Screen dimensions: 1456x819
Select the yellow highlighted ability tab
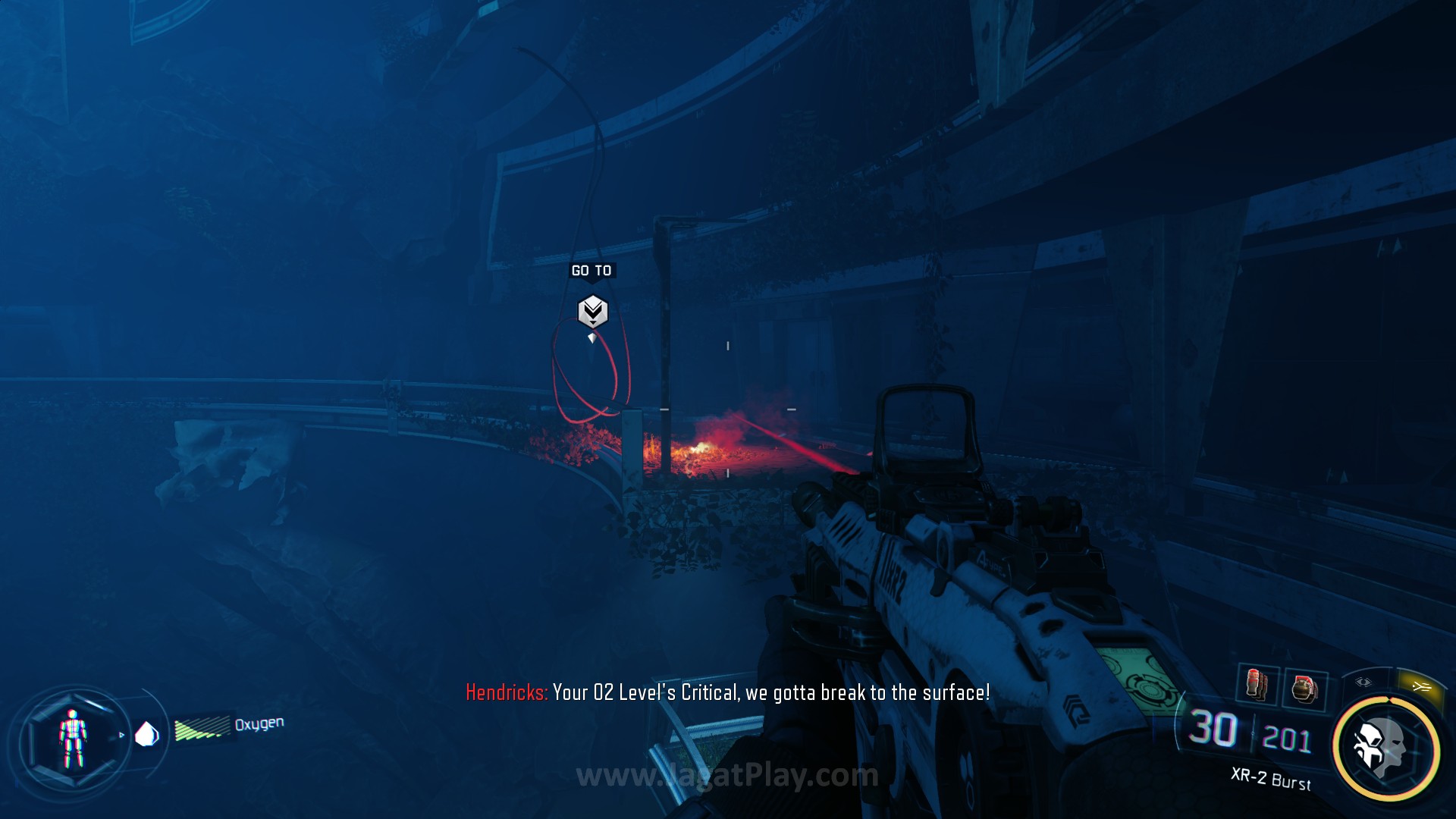pyautogui.click(x=1421, y=686)
